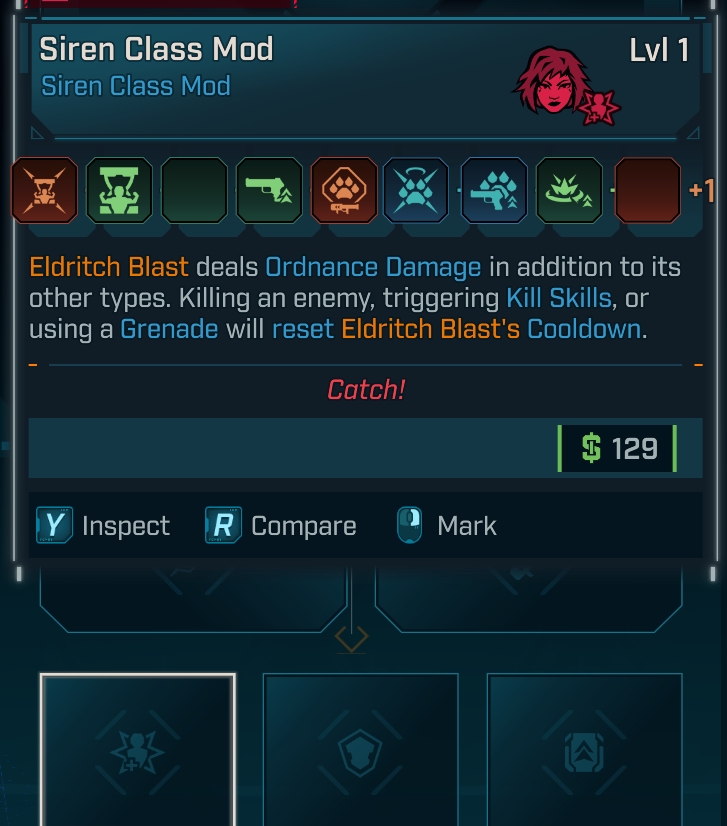Click the red gas mask skill icon

[x=44, y=190]
